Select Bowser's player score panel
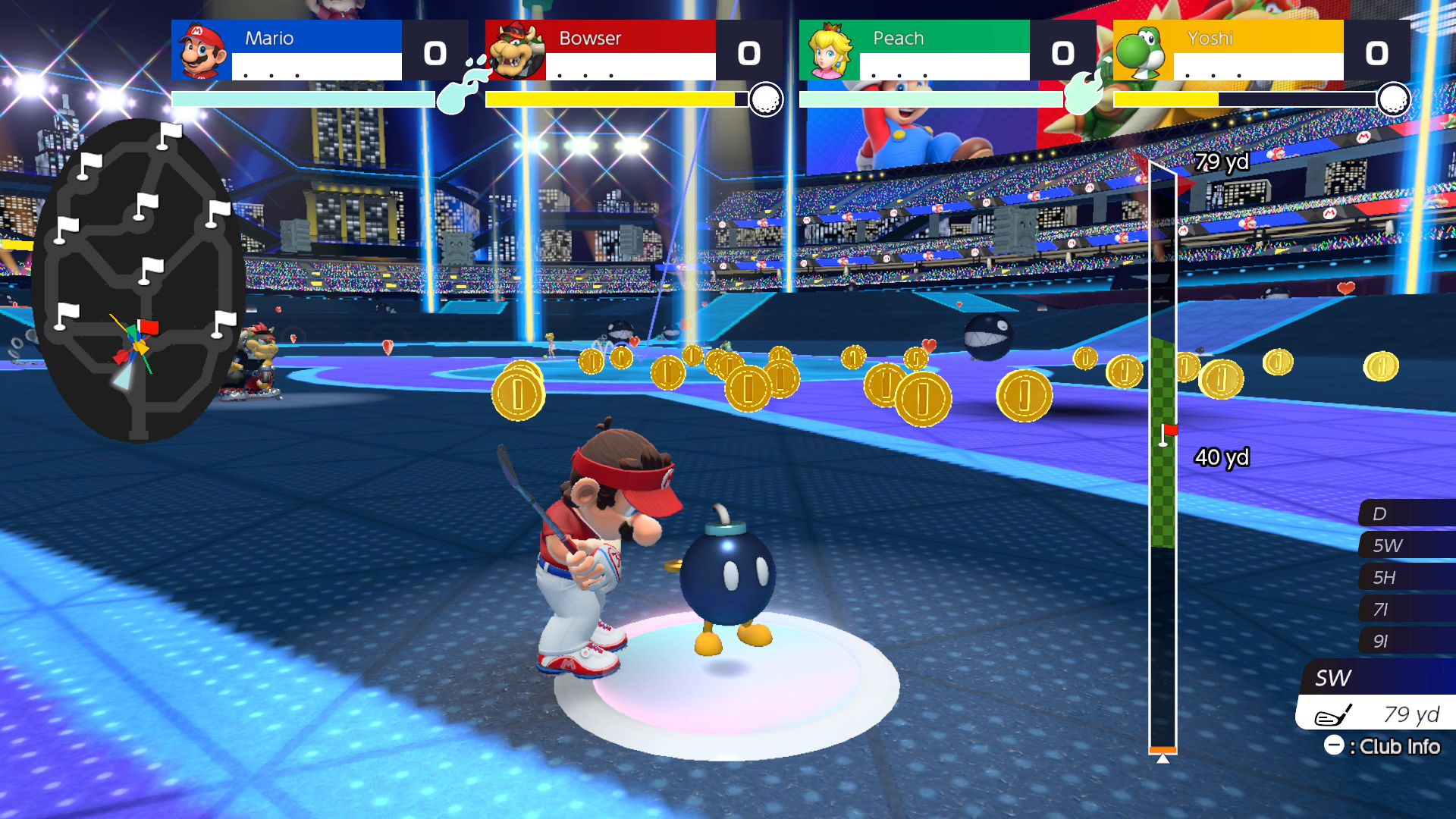The width and height of the screenshot is (1456, 819). (x=632, y=50)
